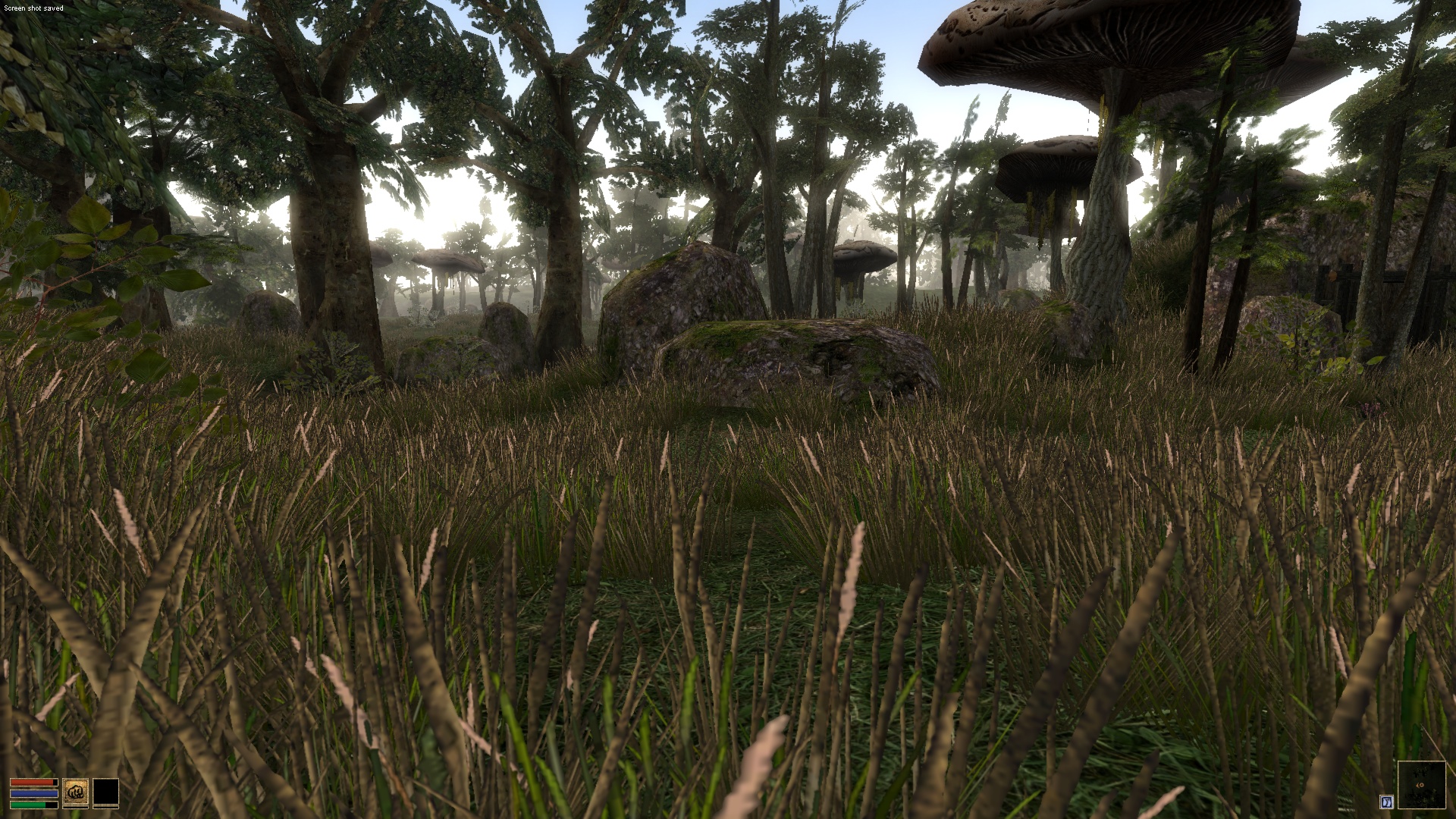
Task: Click the red health bar
Action: (33, 783)
